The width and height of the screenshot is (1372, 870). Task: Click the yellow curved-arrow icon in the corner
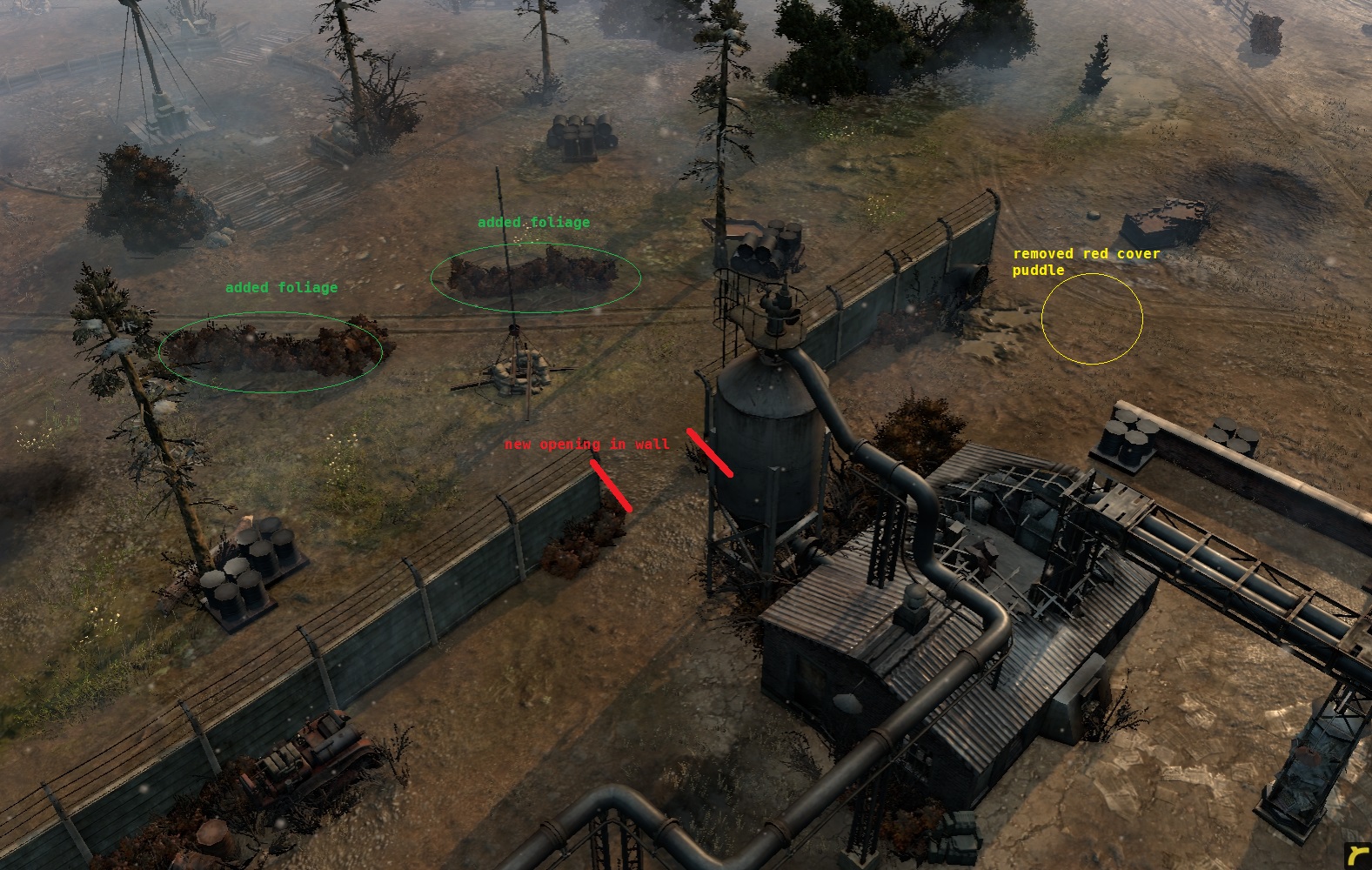1357,855
